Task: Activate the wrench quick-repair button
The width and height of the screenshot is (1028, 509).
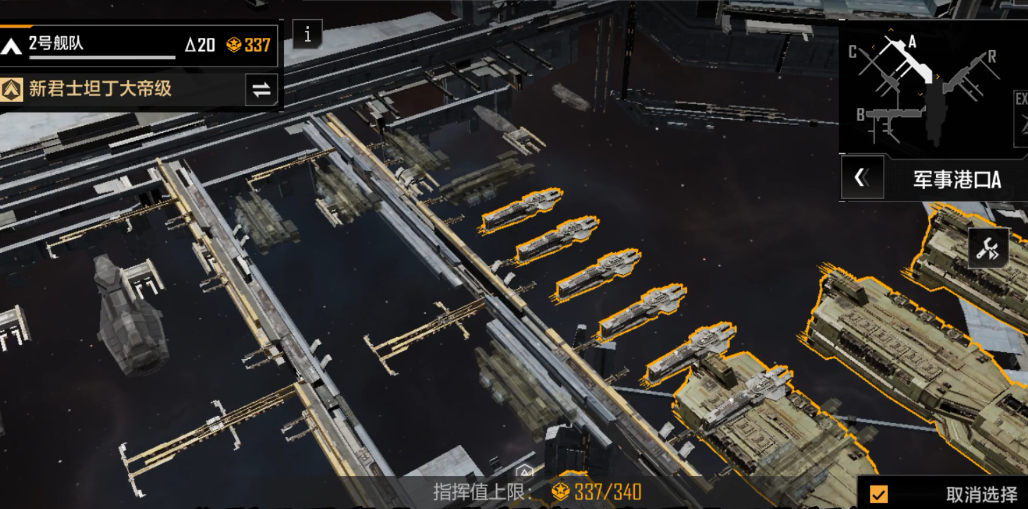Action: point(988,248)
